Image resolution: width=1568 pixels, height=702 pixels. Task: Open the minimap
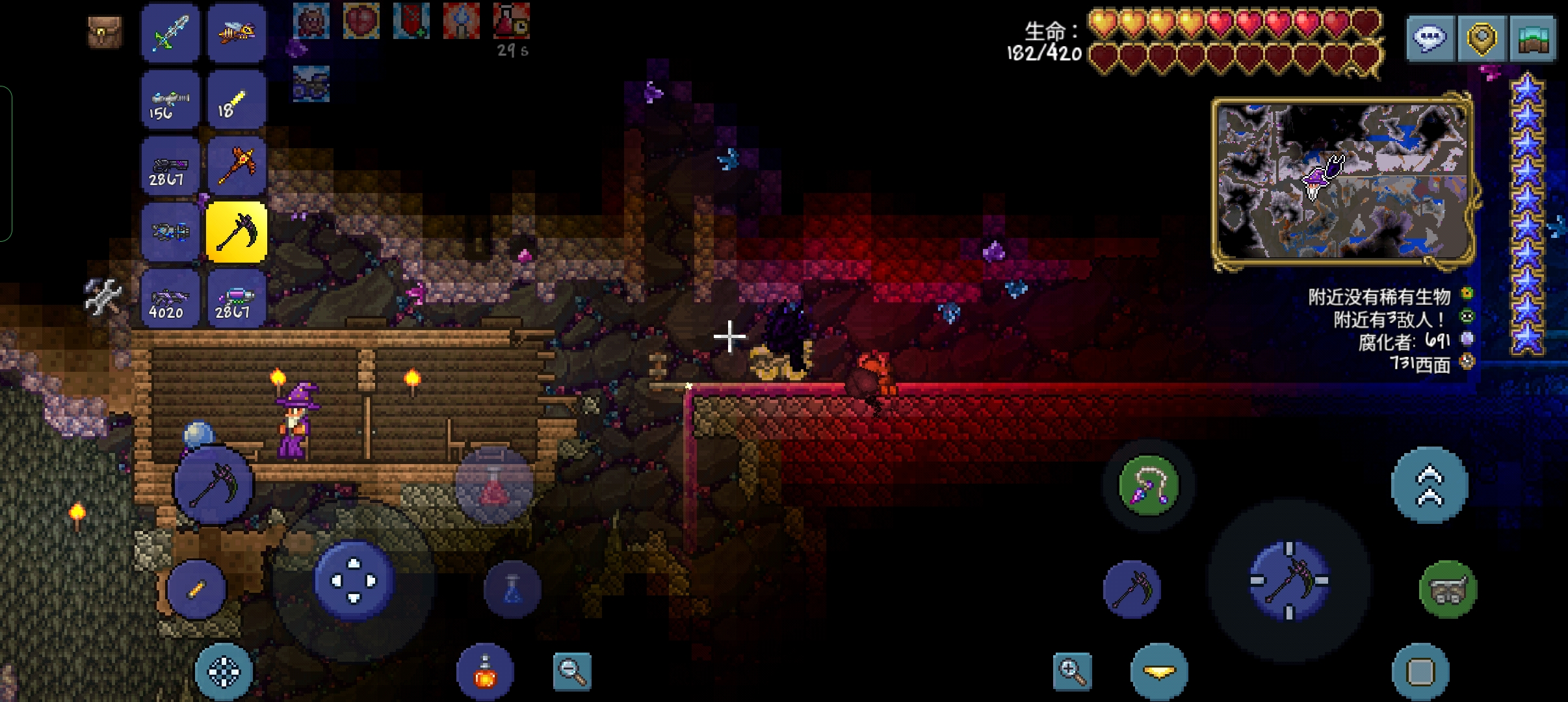pos(1342,182)
